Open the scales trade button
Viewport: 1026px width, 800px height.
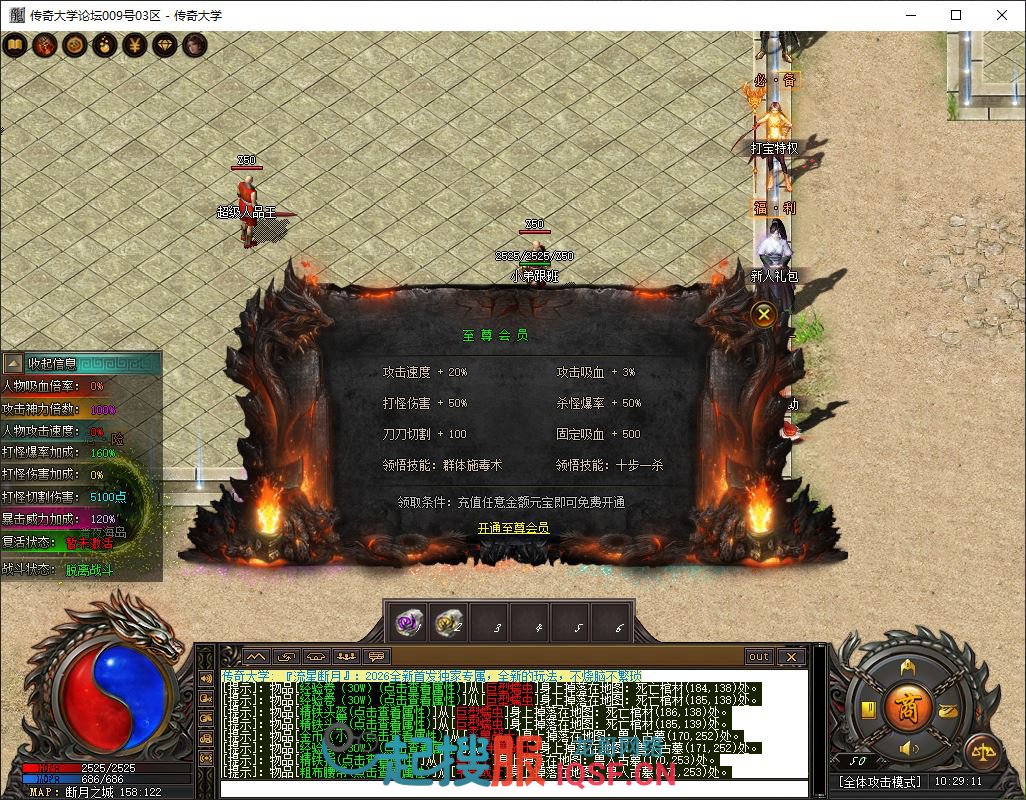coord(982,752)
